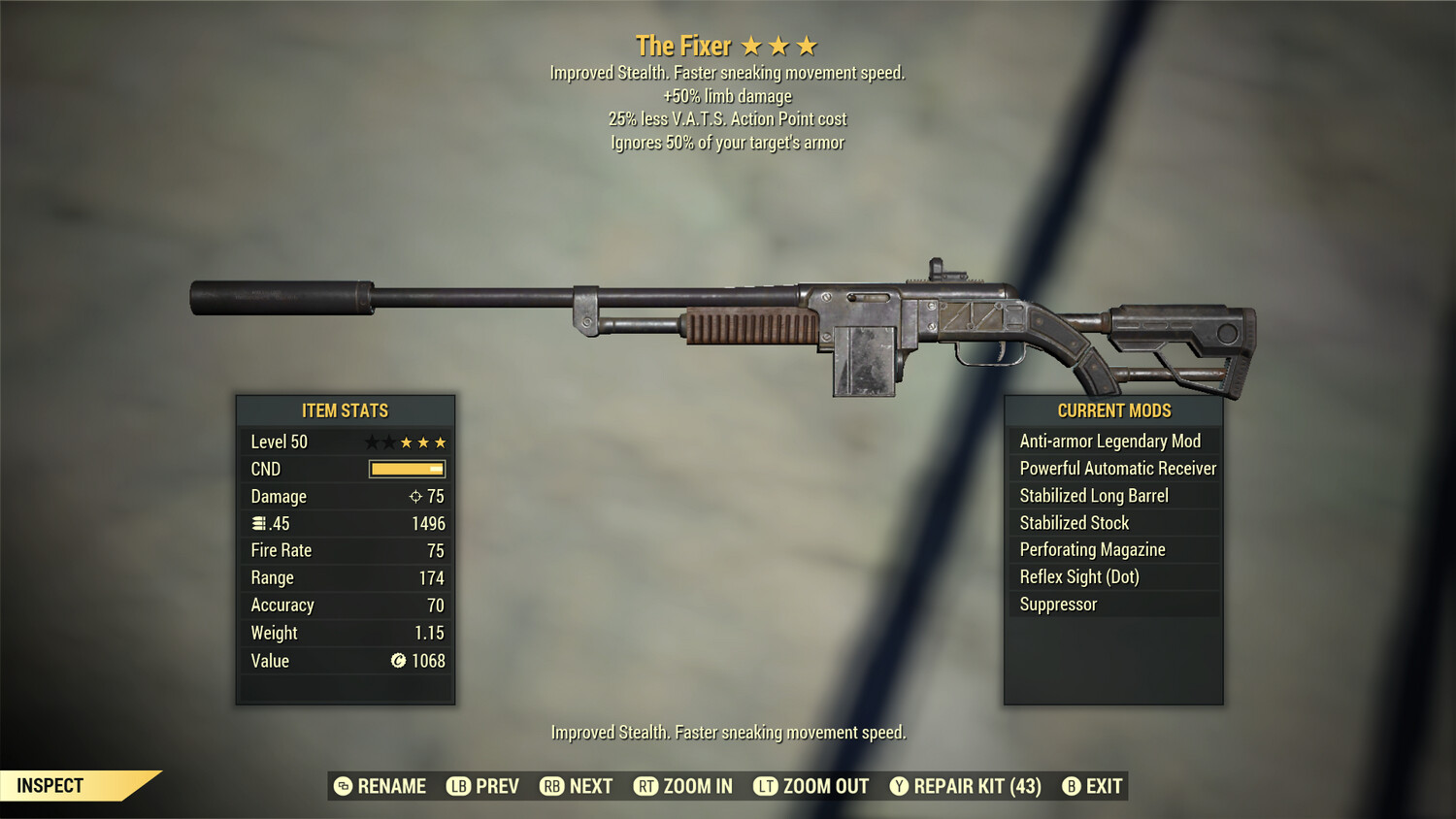Select the CURRENT MODS panel header
The image size is (1456, 819).
(x=1113, y=410)
